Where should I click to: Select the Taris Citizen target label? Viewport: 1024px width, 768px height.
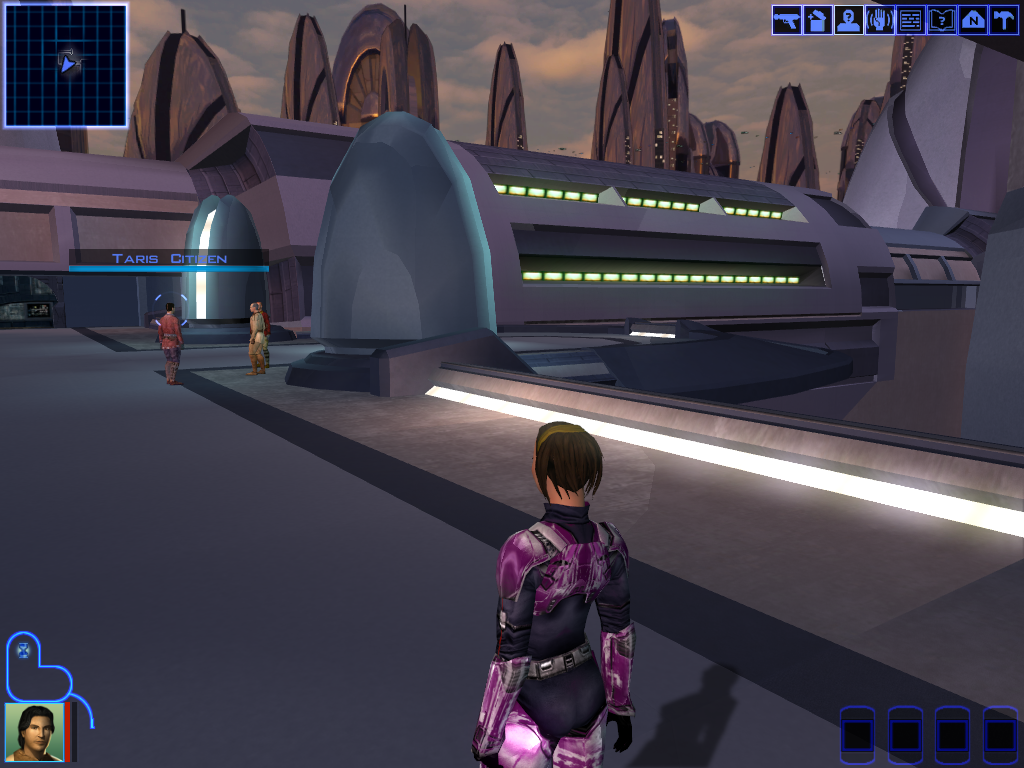169,259
